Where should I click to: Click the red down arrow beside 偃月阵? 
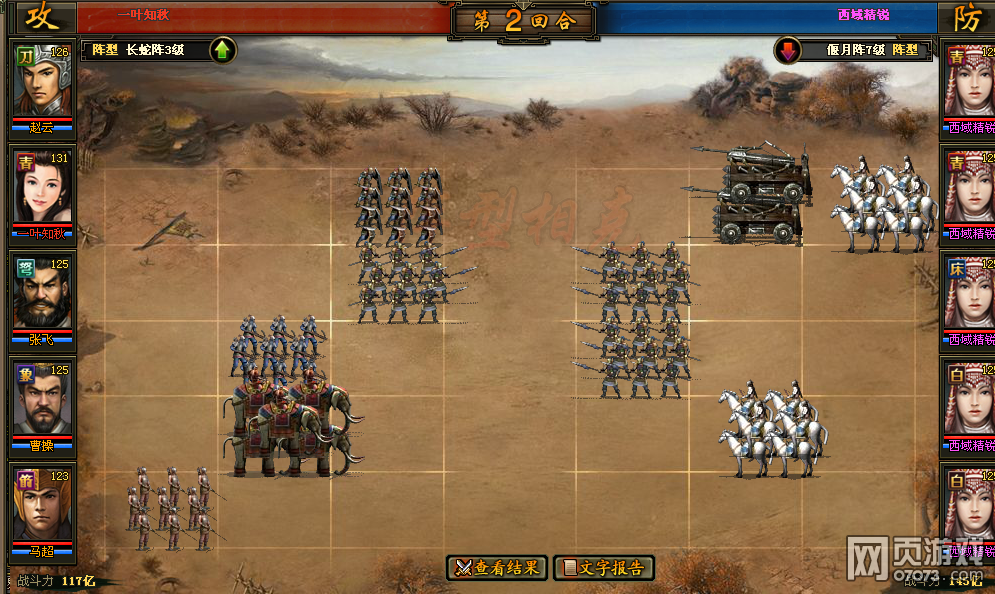[789, 50]
